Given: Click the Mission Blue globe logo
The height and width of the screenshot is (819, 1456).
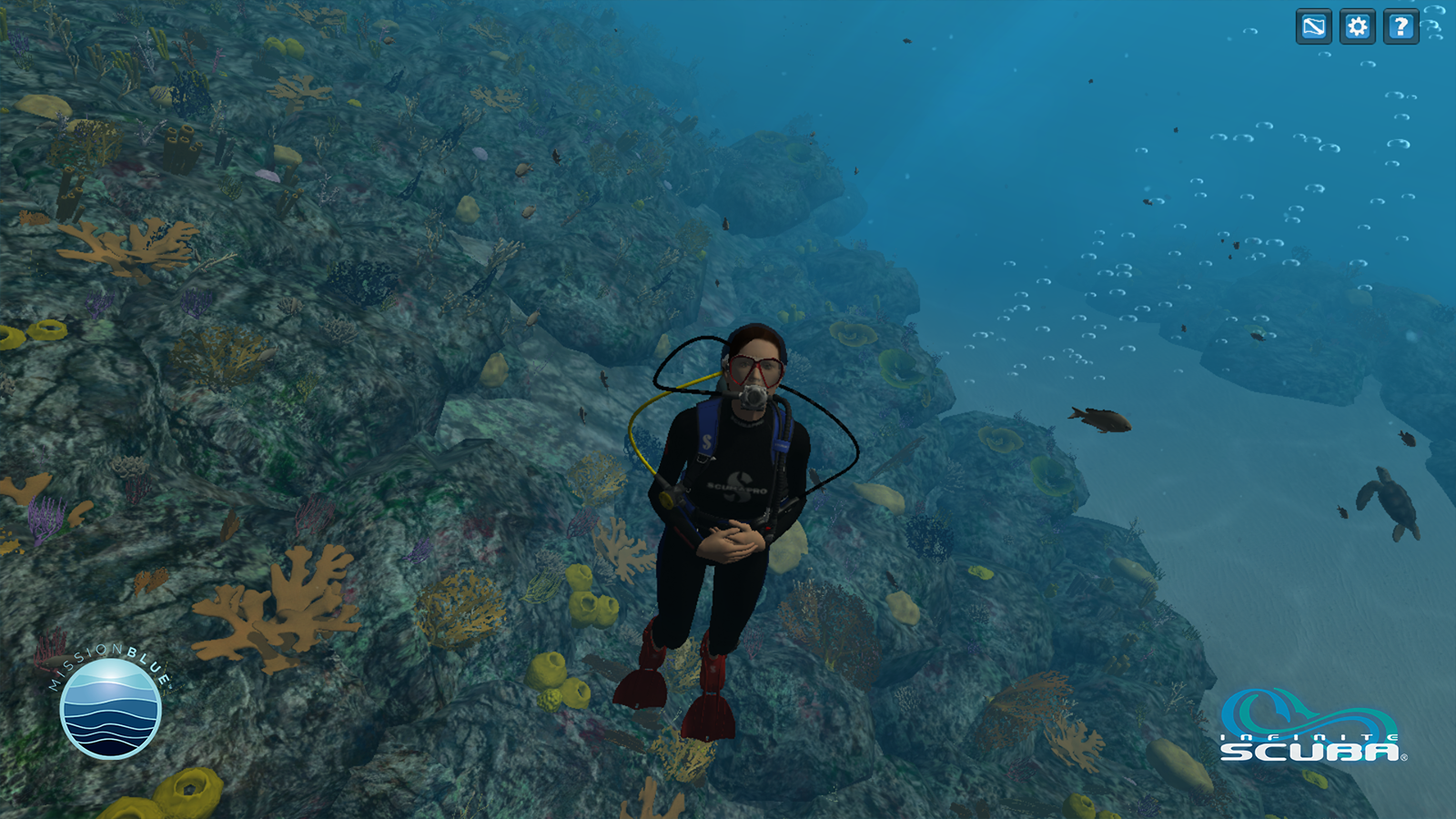Looking at the screenshot, I should point(110,708).
